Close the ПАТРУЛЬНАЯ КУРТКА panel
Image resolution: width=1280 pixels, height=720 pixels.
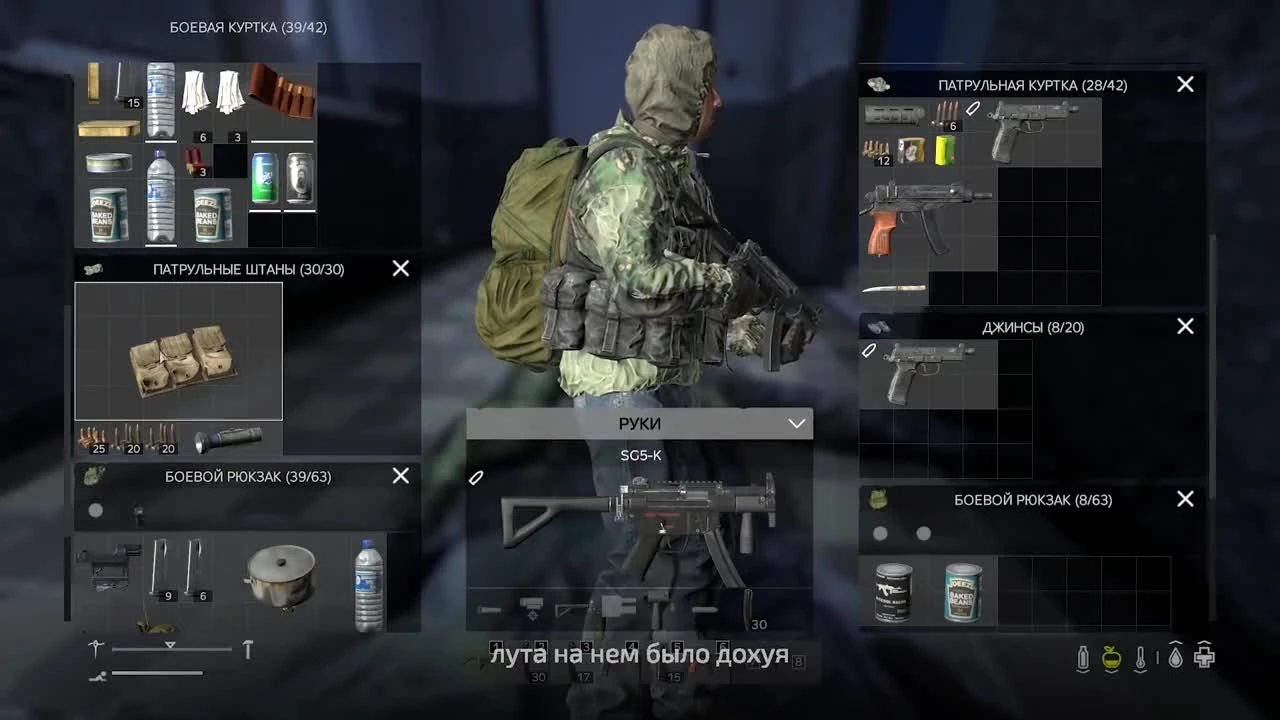pyautogui.click(x=1185, y=84)
